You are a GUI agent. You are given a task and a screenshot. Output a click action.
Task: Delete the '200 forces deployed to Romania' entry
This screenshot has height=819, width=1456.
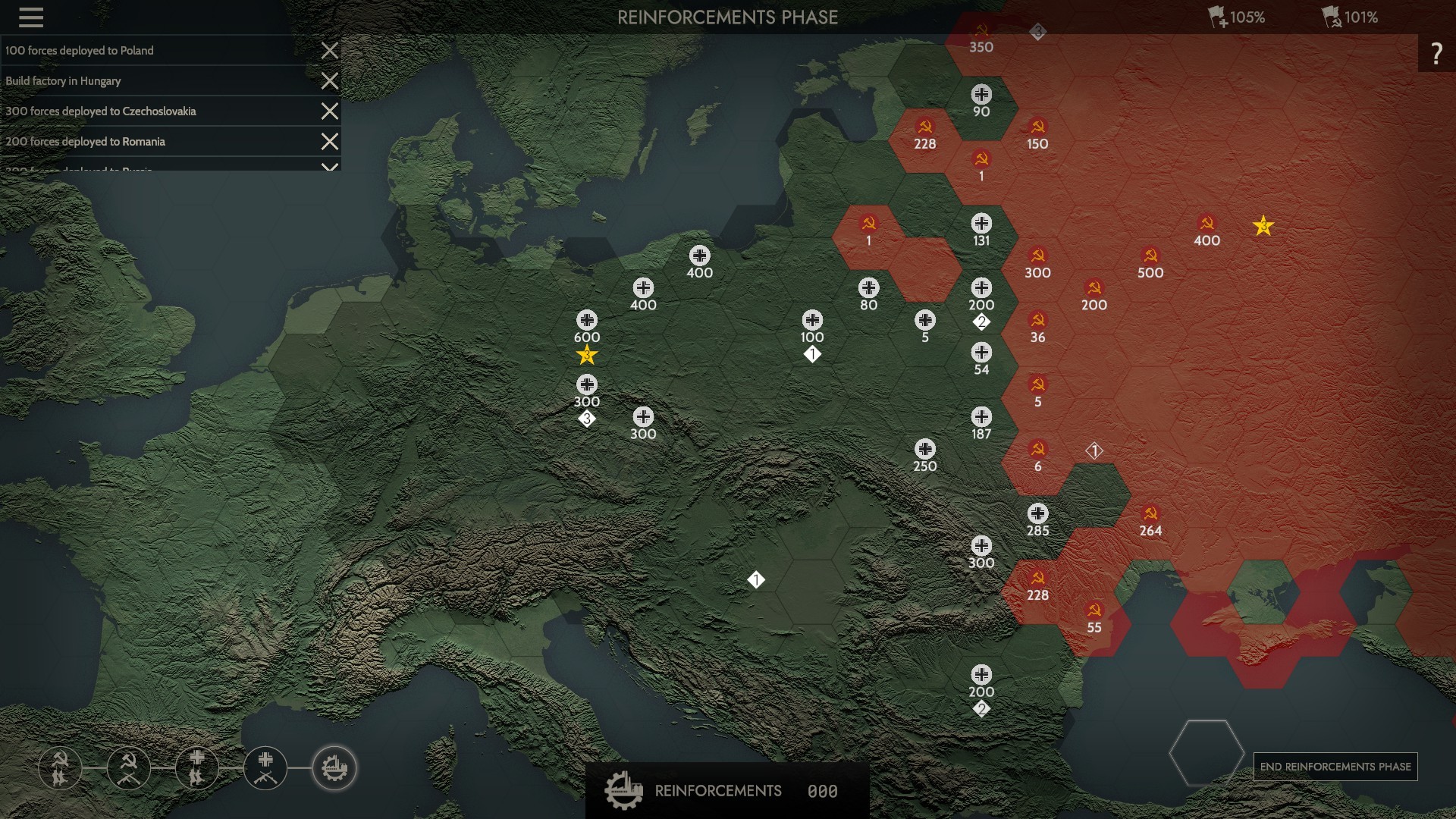coord(329,142)
